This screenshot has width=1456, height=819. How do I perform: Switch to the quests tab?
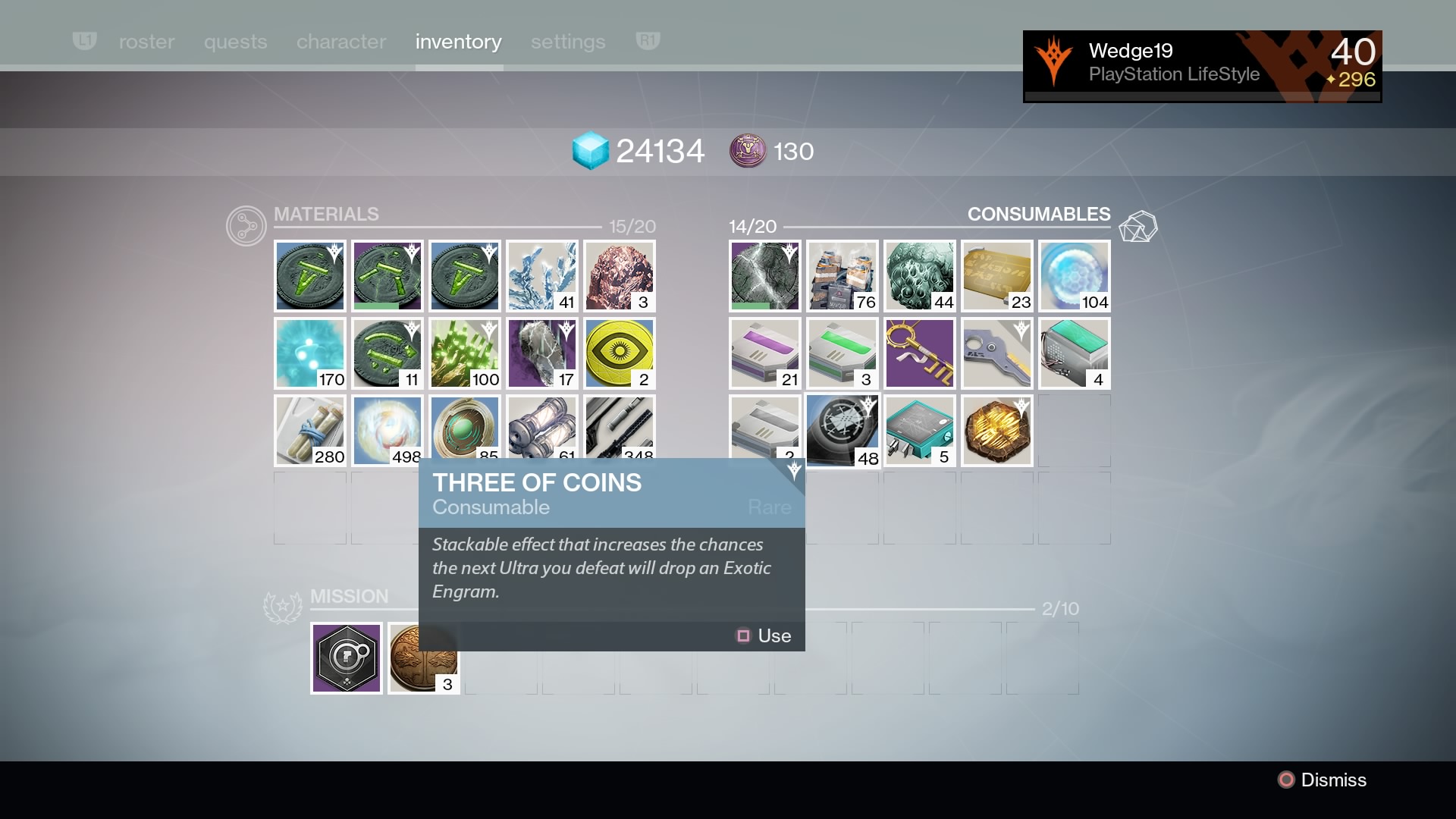235,42
